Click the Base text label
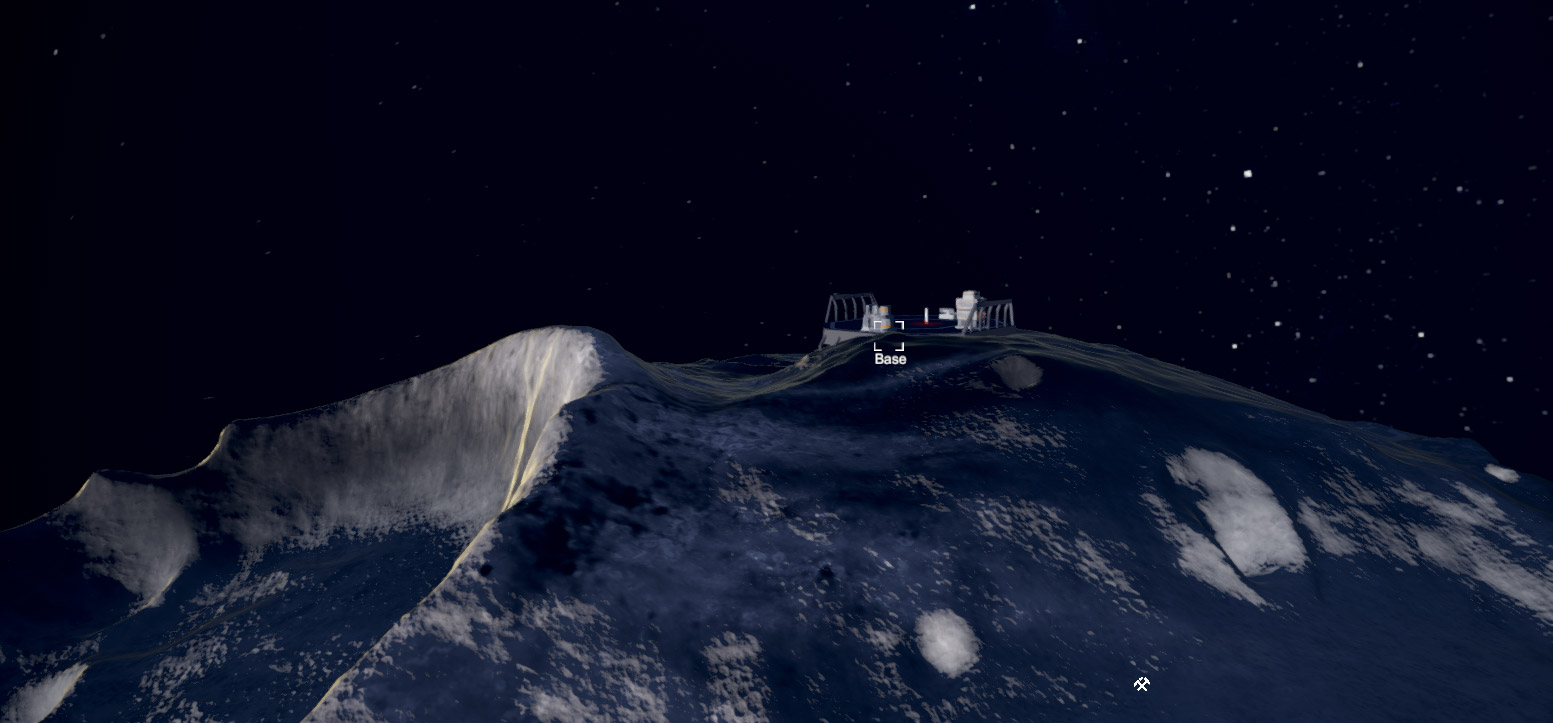1553x723 pixels. pos(889,359)
